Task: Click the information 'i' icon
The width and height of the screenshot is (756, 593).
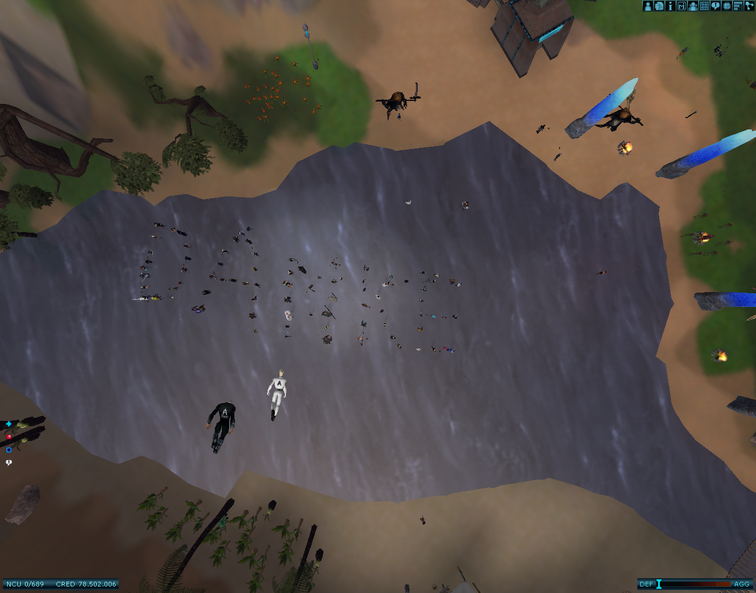Action: click(x=670, y=6)
